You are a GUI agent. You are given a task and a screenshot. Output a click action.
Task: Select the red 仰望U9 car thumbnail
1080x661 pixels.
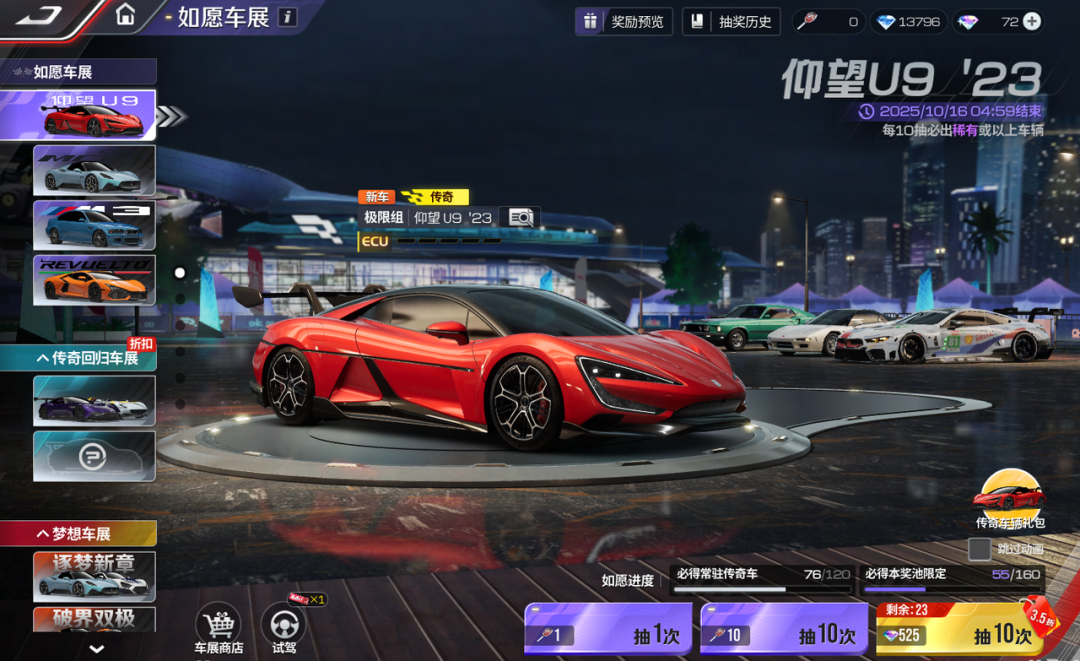coord(95,115)
